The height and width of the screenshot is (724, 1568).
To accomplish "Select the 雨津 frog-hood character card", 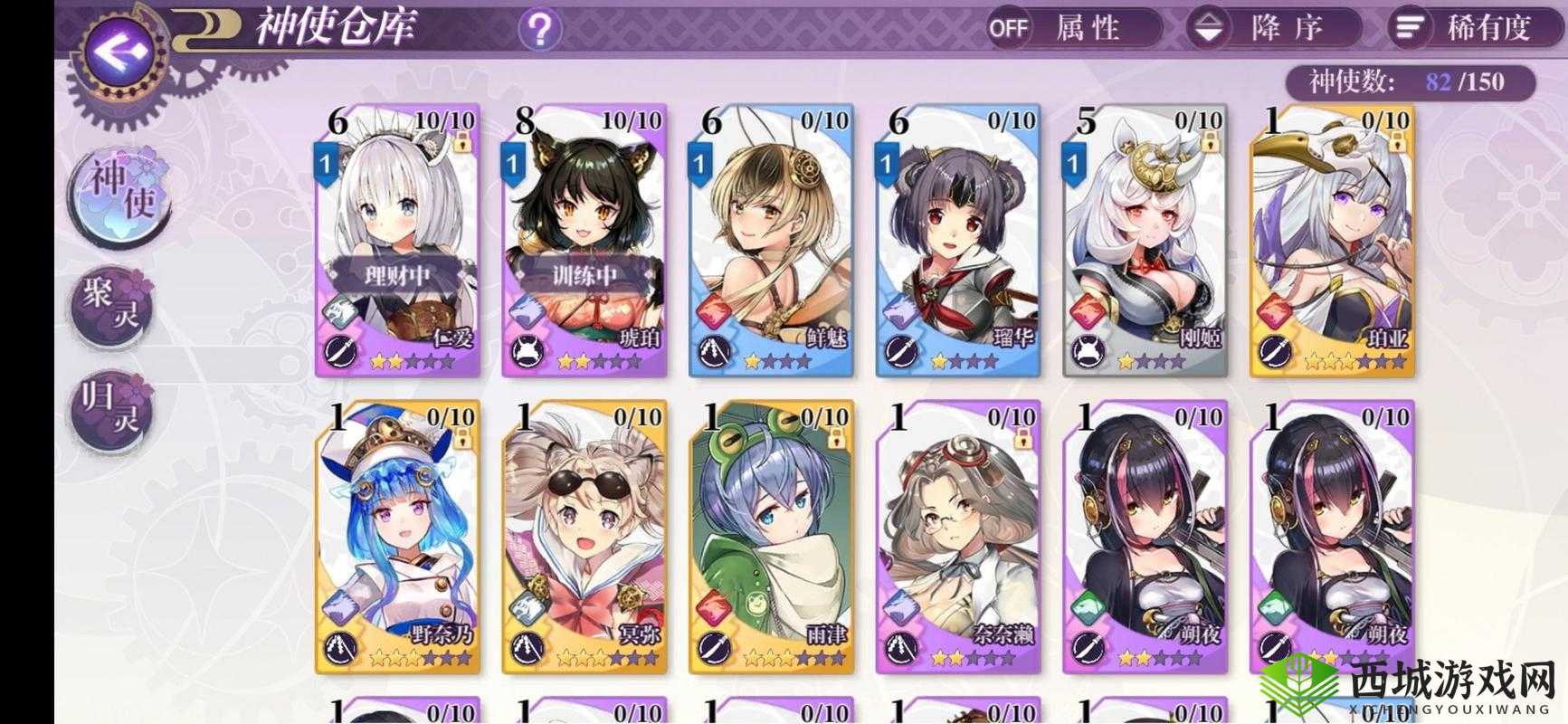I will (771, 537).
